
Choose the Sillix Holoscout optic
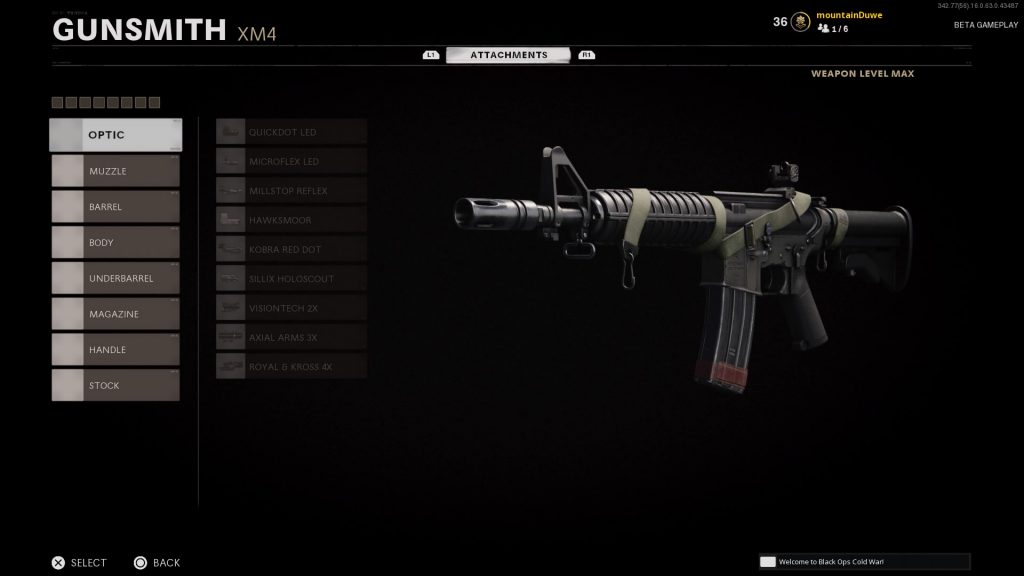[291, 278]
